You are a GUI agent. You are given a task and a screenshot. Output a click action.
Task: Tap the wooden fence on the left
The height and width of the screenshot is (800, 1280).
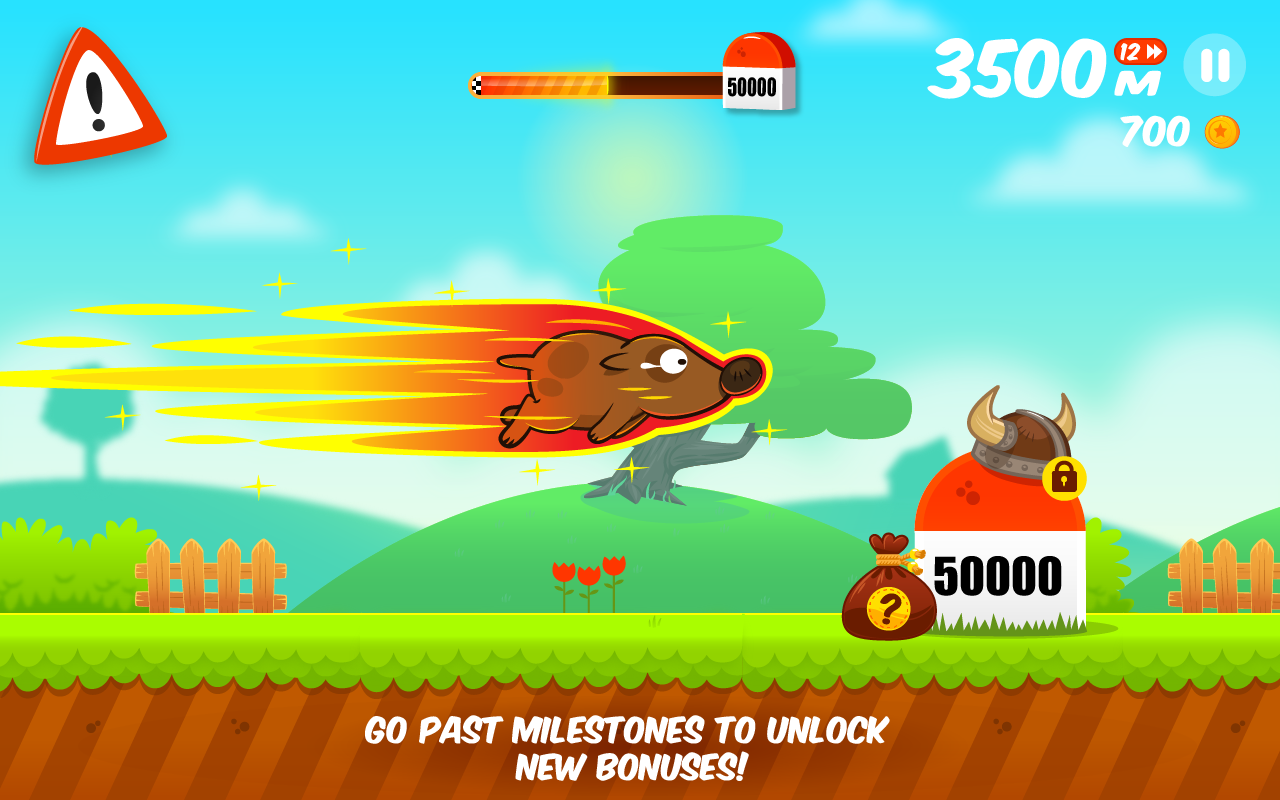210,575
